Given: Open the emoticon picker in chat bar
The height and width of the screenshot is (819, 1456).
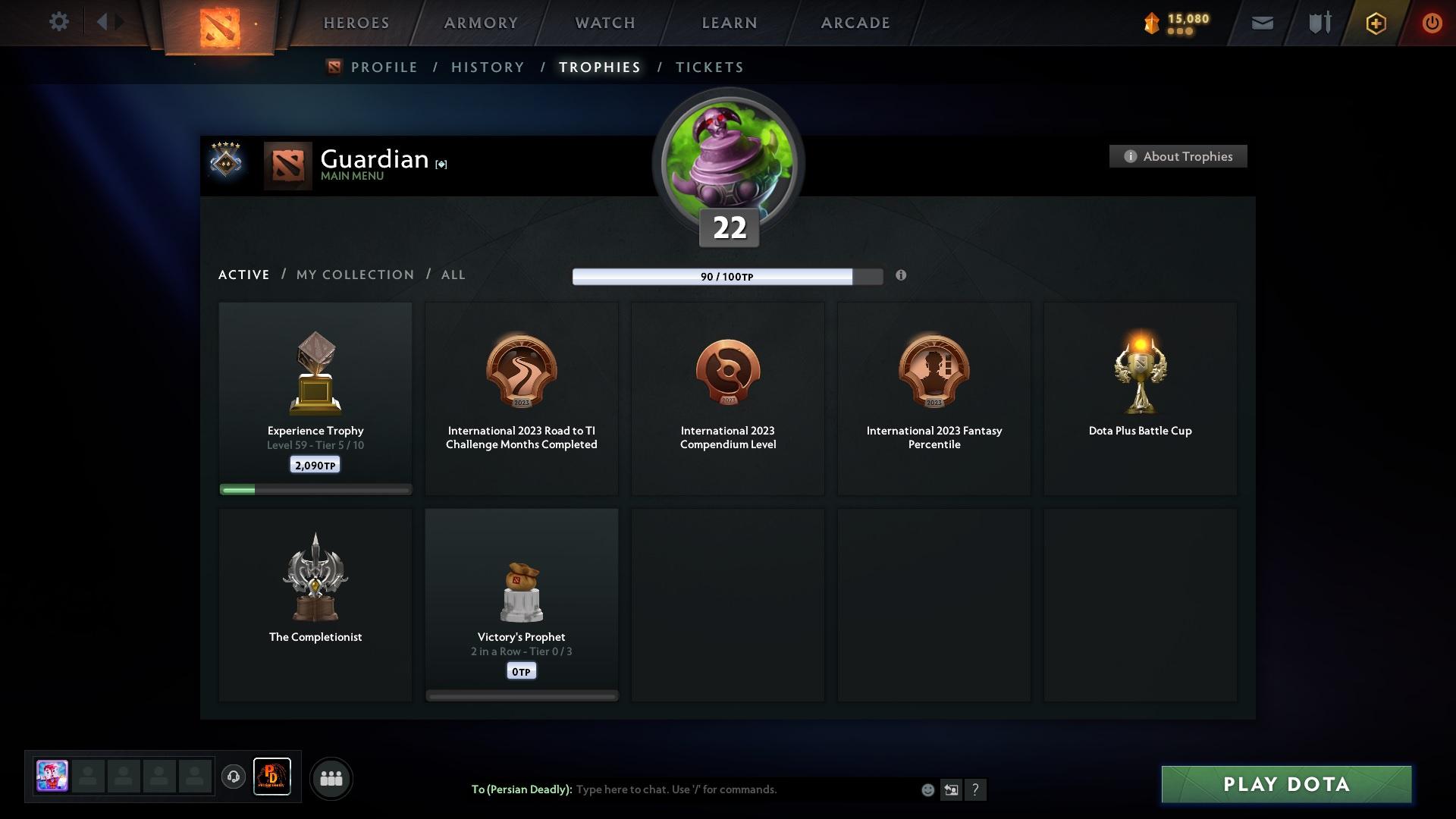Looking at the screenshot, I should pos(927,789).
